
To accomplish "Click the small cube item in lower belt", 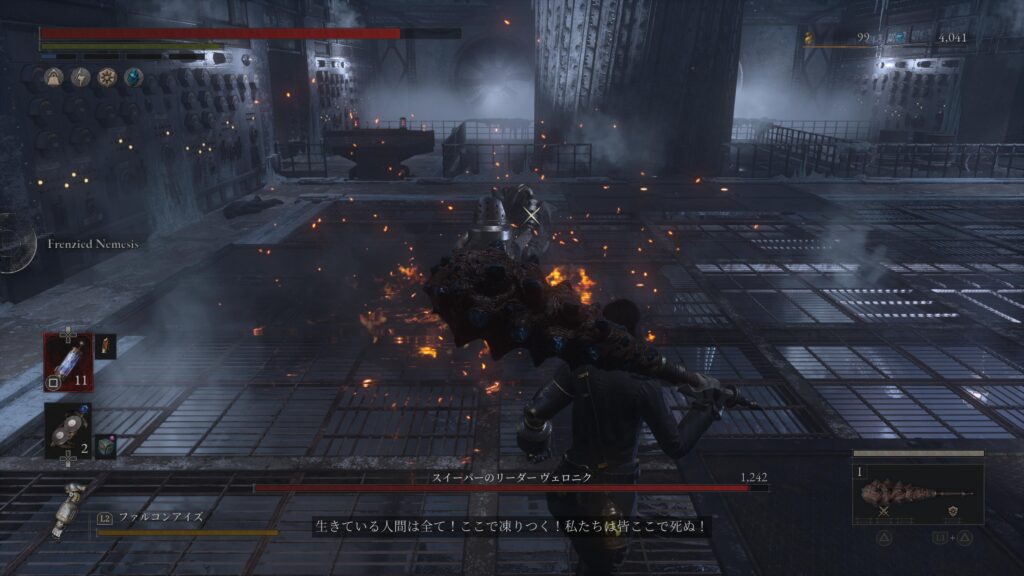I will (106, 446).
